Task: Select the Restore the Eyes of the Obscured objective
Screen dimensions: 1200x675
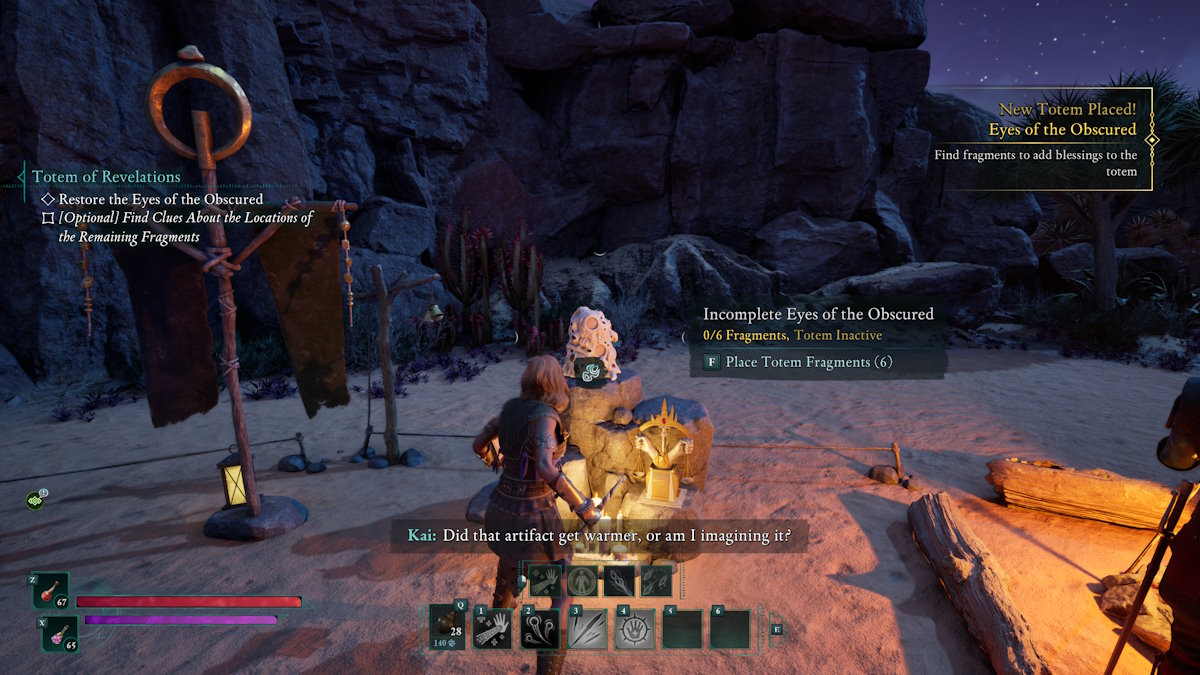Action: pyautogui.click(x=160, y=199)
